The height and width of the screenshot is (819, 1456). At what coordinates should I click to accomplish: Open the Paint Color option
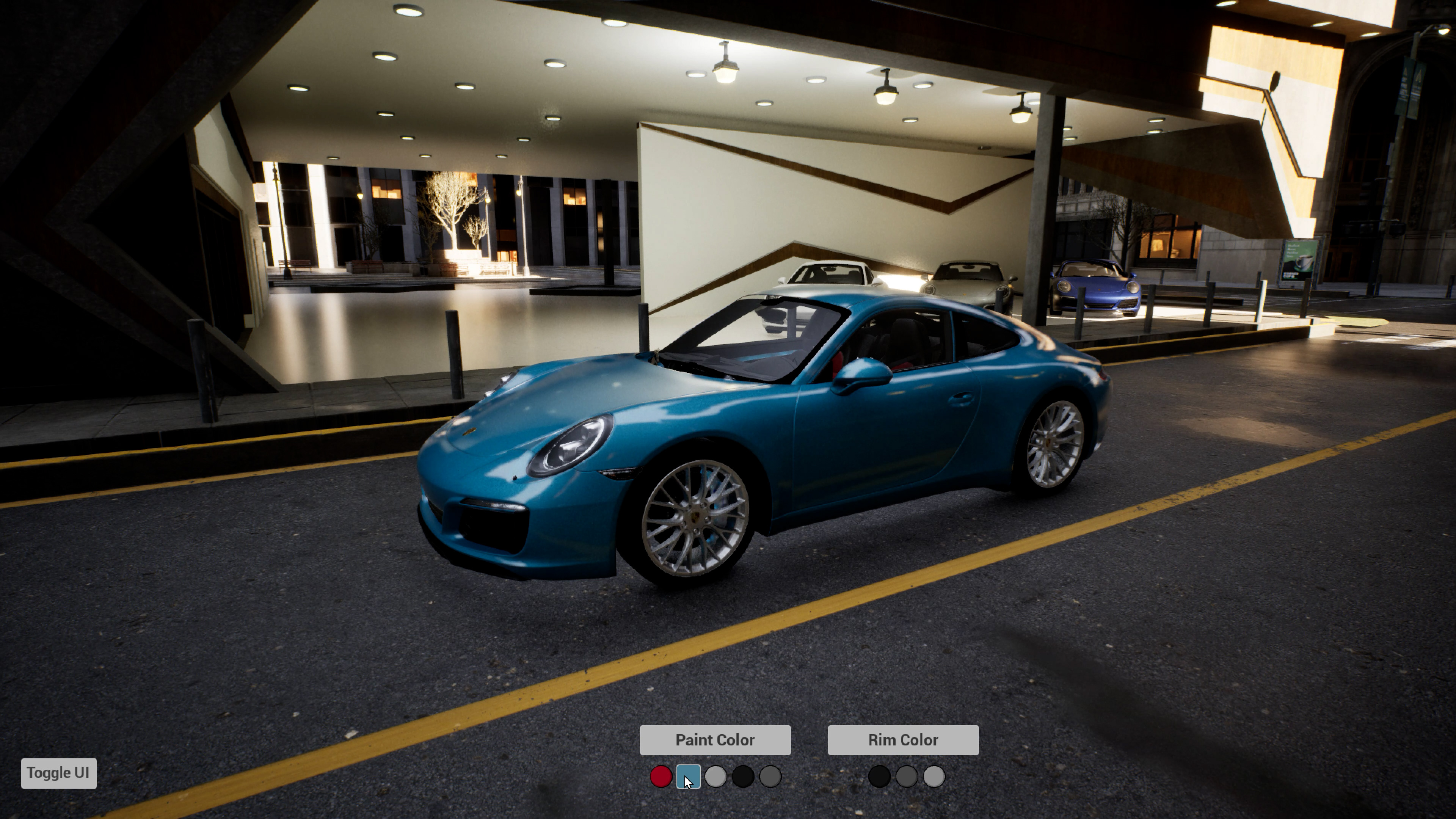tap(715, 740)
